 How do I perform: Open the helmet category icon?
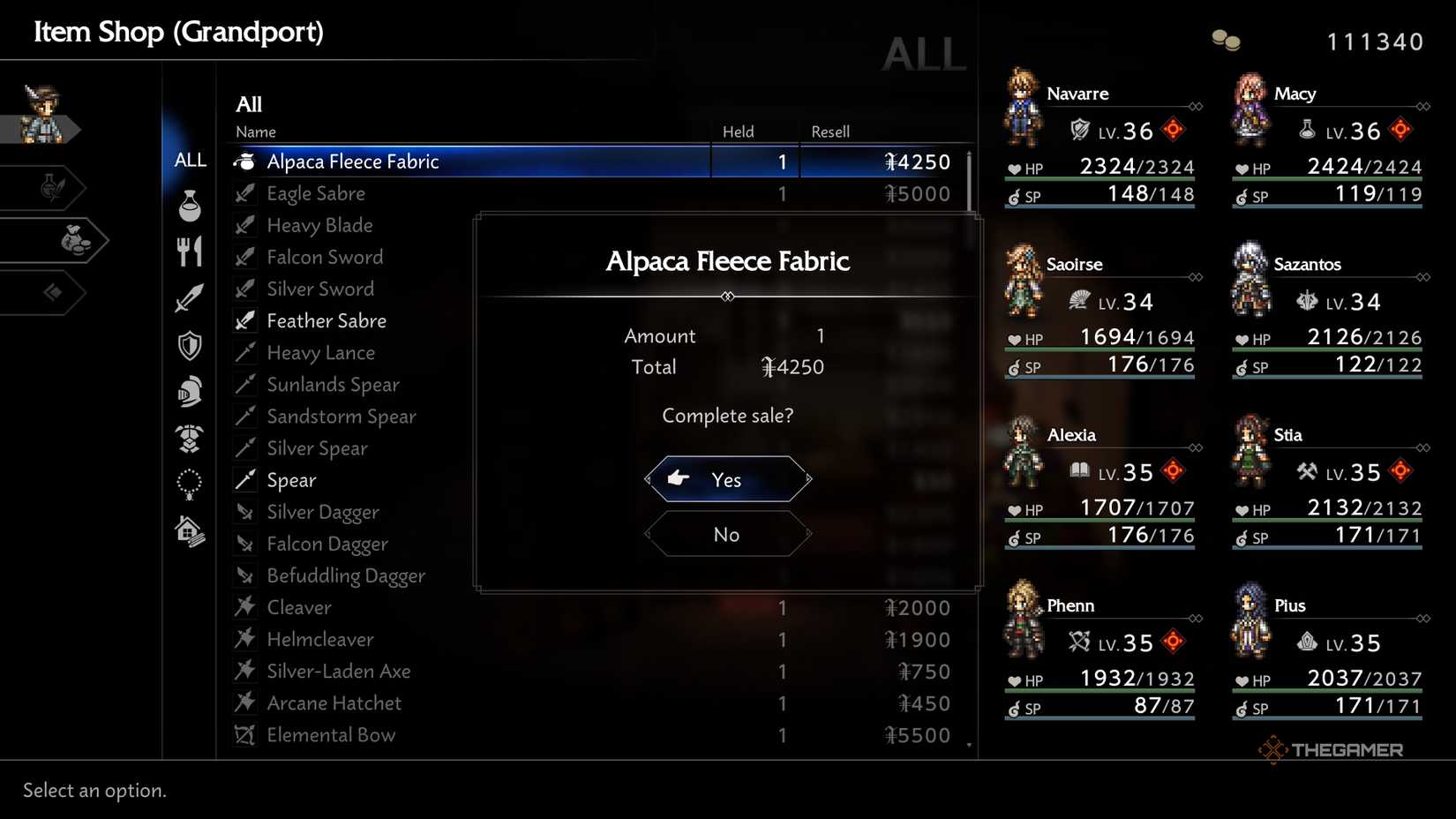point(189,391)
